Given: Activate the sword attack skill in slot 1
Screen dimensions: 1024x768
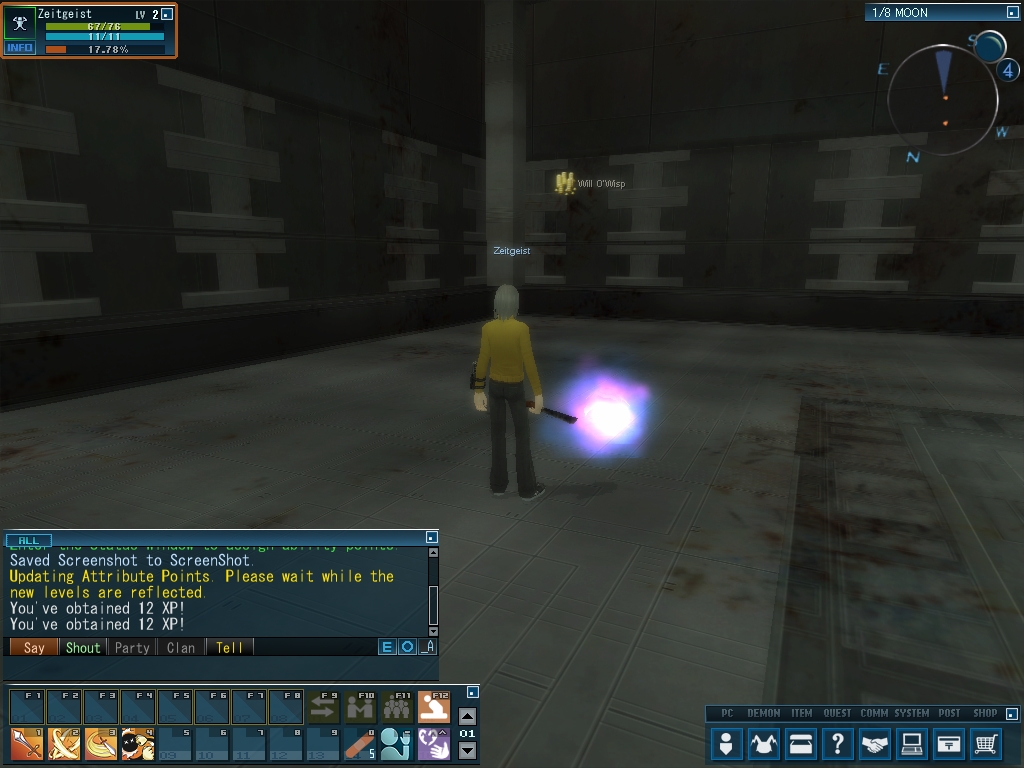Looking at the screenshot, I should tap(27, 744).
